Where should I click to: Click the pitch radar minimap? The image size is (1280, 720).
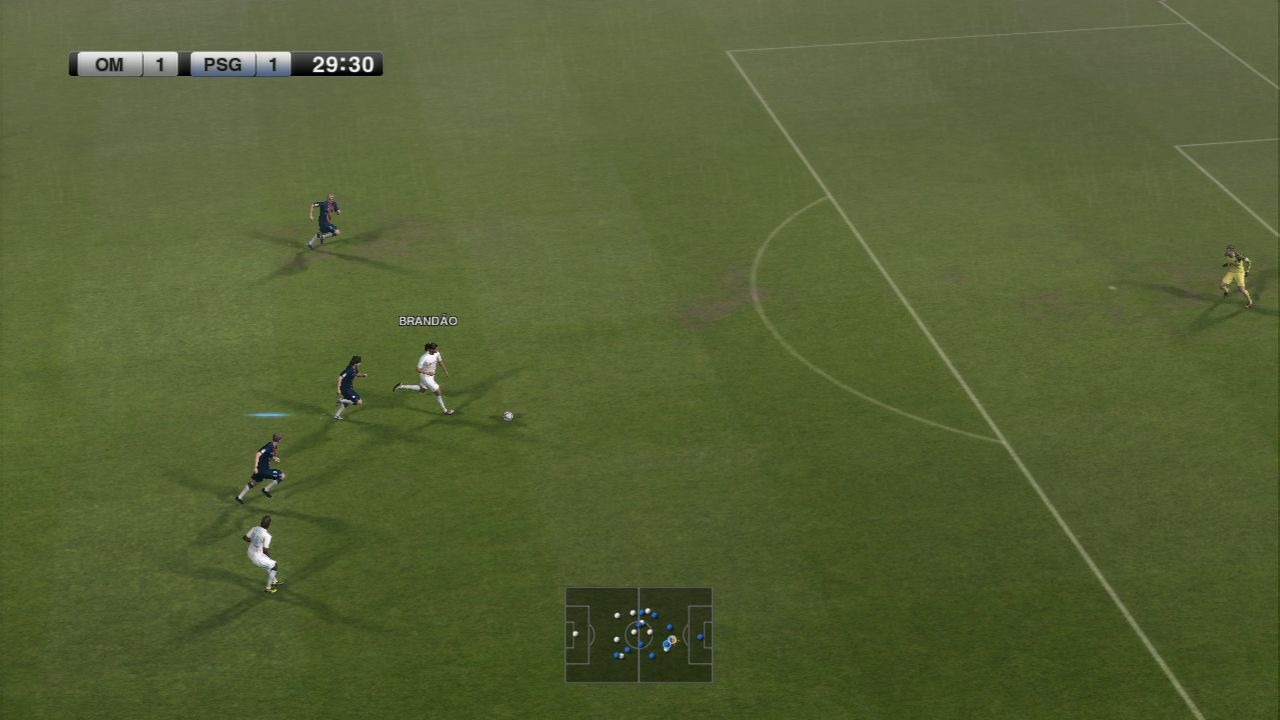638,634
